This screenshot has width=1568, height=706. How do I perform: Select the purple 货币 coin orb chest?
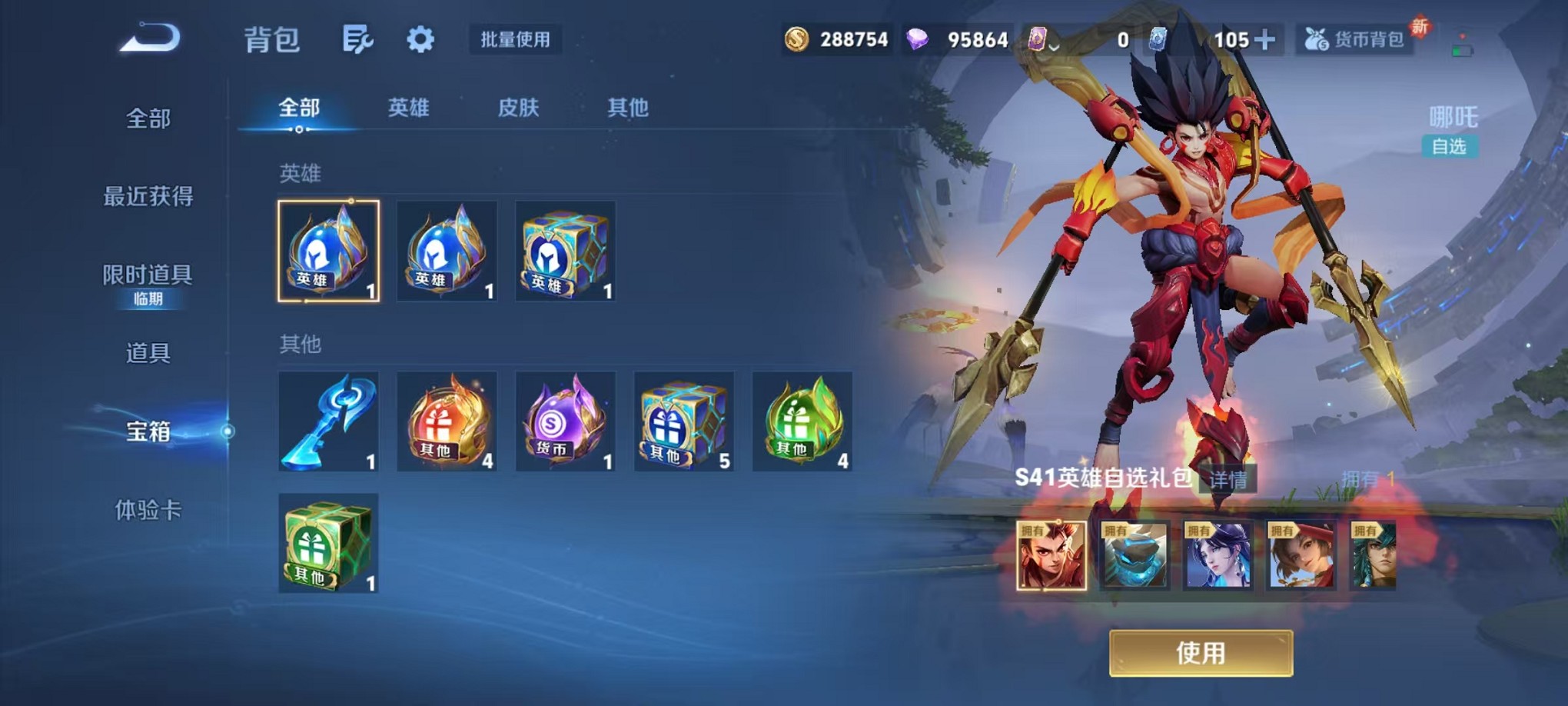pyautogui.click(x=565, y=421)
